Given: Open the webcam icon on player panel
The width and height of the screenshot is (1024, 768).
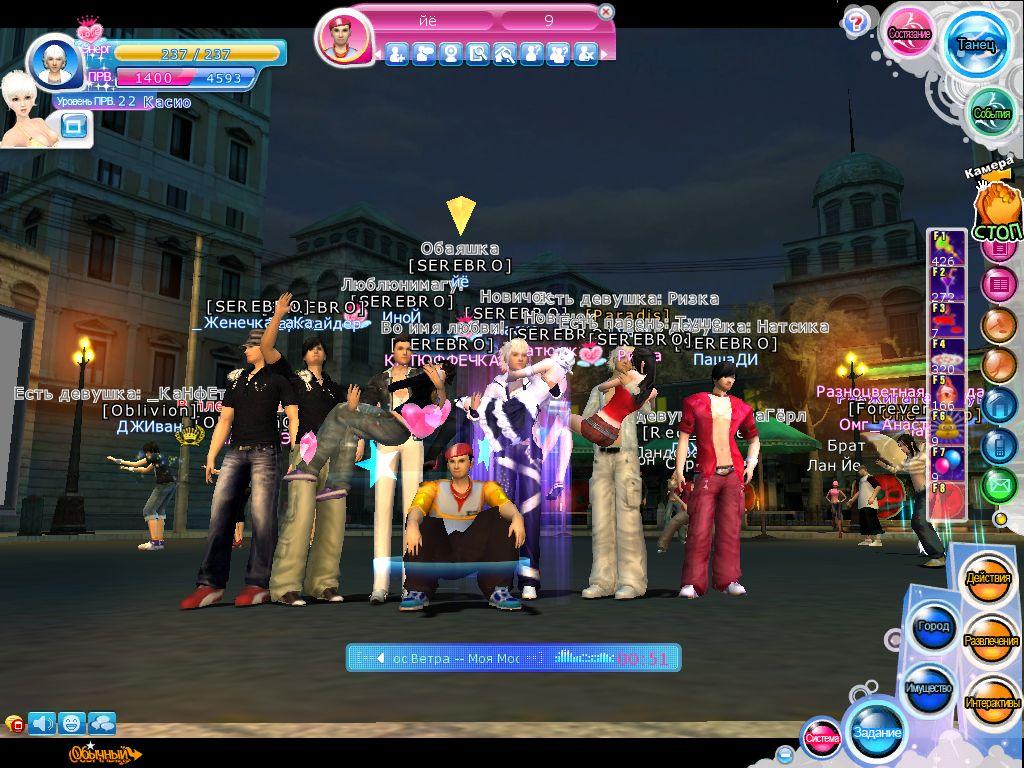Looking at the screenshot, I should point(451,54).
